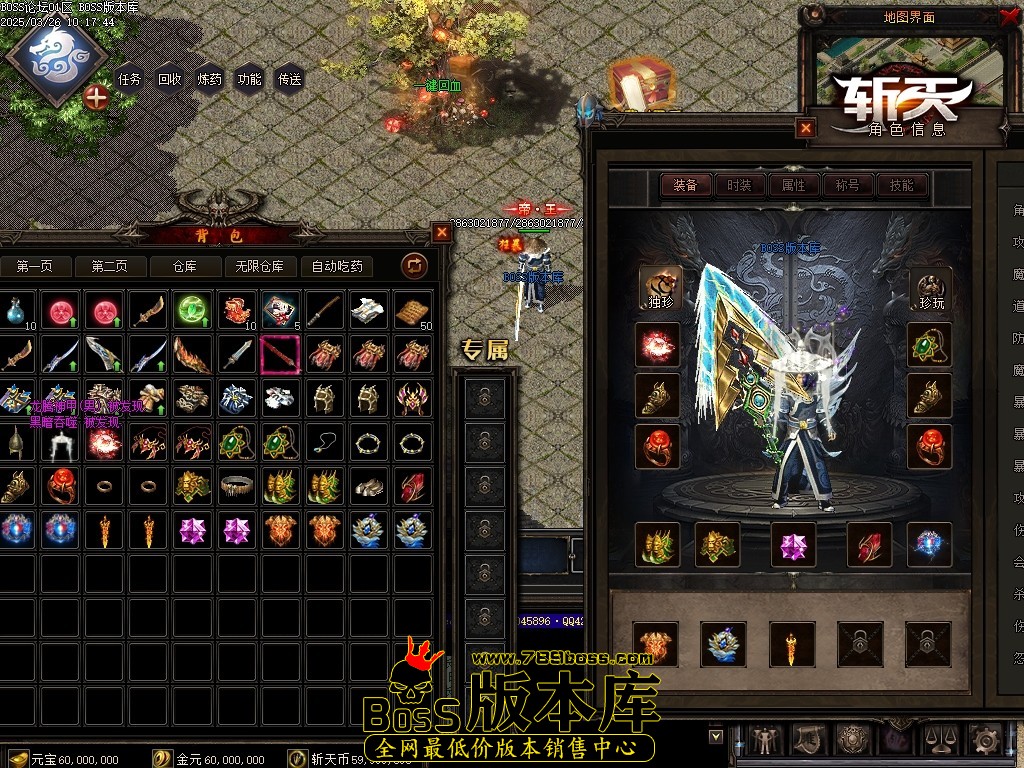The width and height of the screenshot is (1024, 768).
Task: Select the 珍玩 equipment slot
Action: pyautogui.click(x=930, y=288)
